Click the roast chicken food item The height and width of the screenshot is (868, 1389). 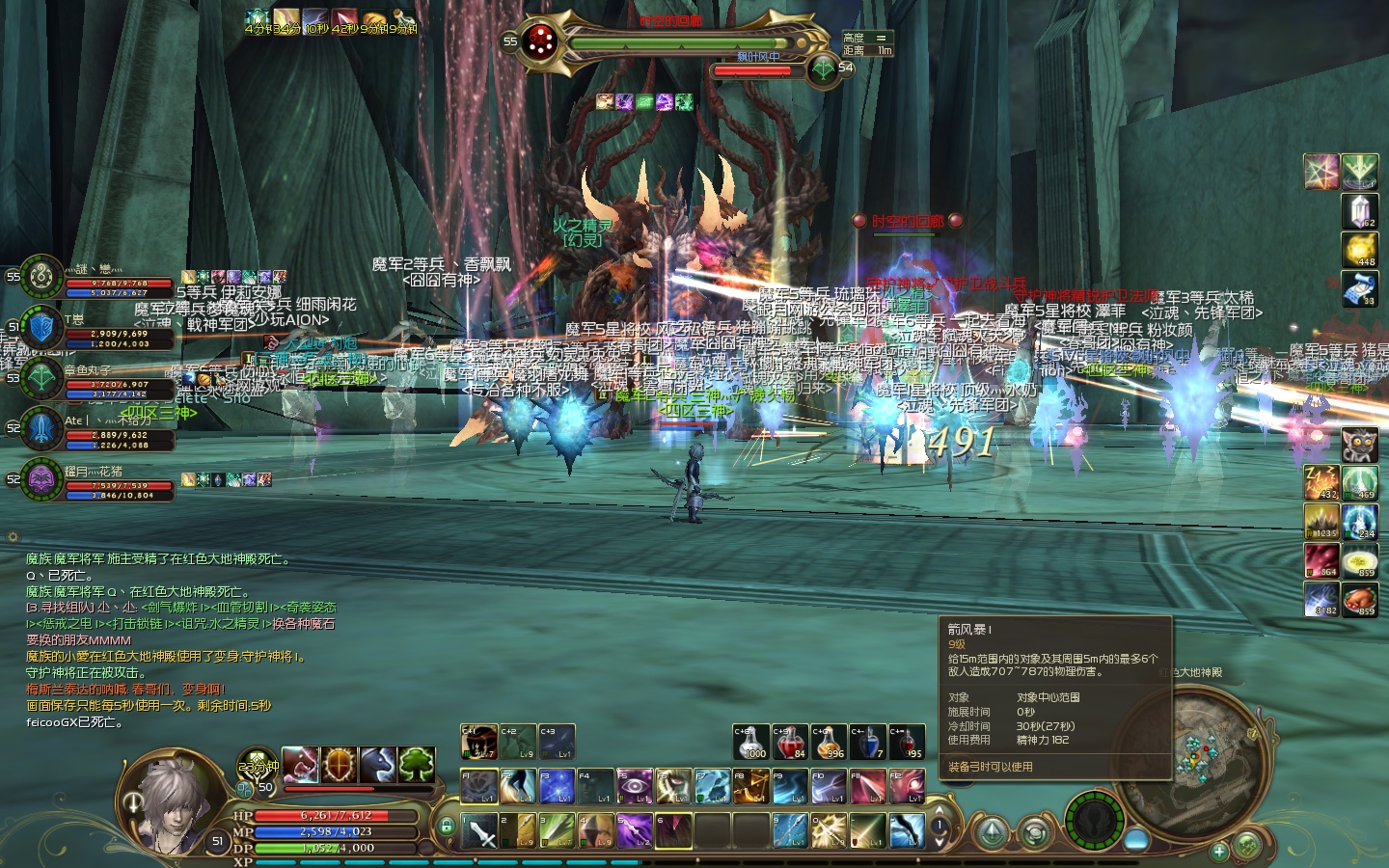(1360, 598)
